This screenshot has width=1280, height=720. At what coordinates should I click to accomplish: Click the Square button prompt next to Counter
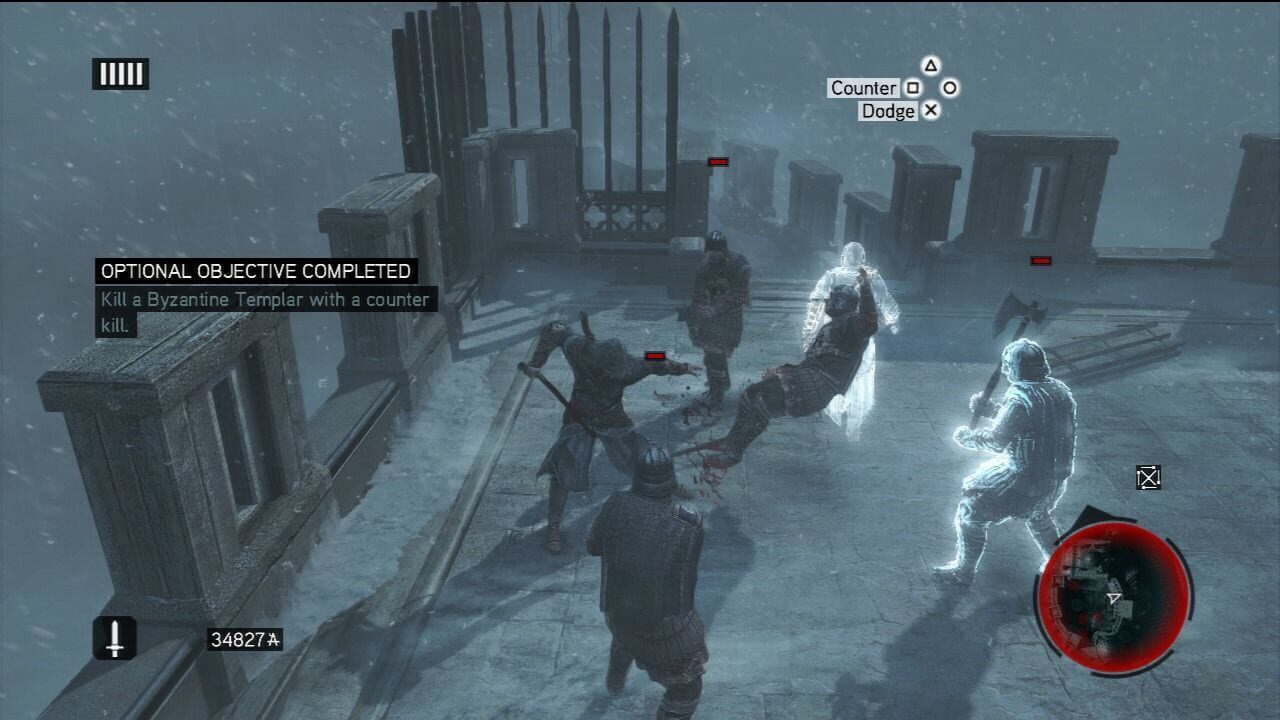(x=913, y=88)
